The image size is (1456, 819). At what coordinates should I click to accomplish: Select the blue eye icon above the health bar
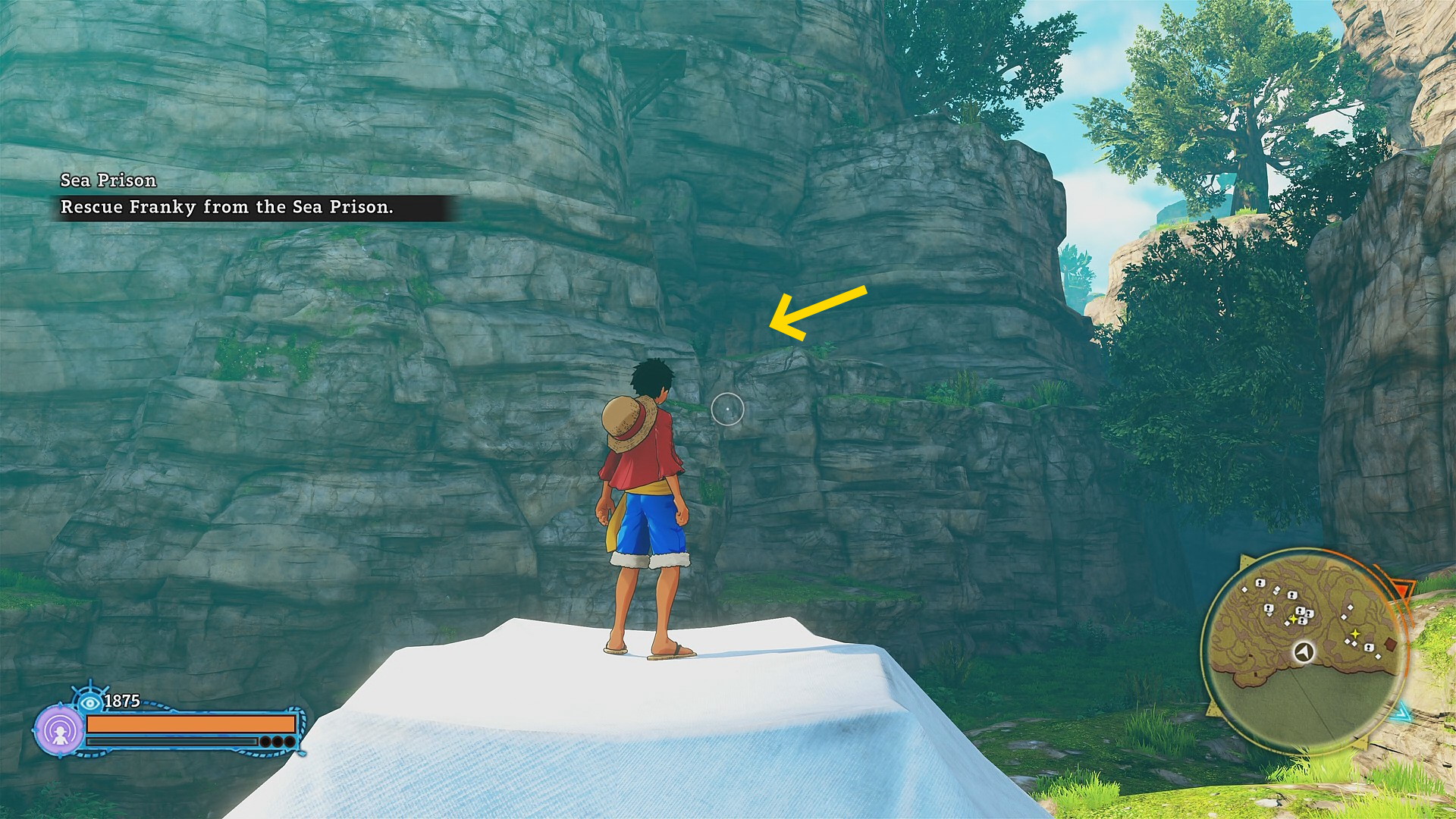pos(90,702)
